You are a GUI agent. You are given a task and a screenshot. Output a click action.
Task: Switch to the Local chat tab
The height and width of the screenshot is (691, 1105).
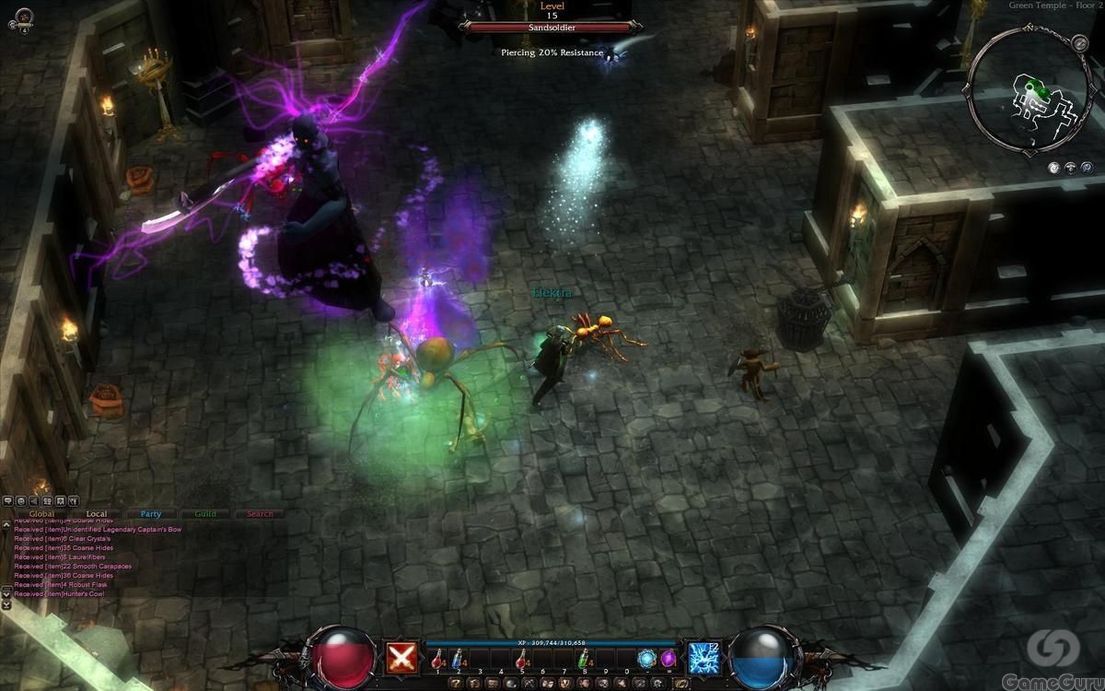point(96,514)
